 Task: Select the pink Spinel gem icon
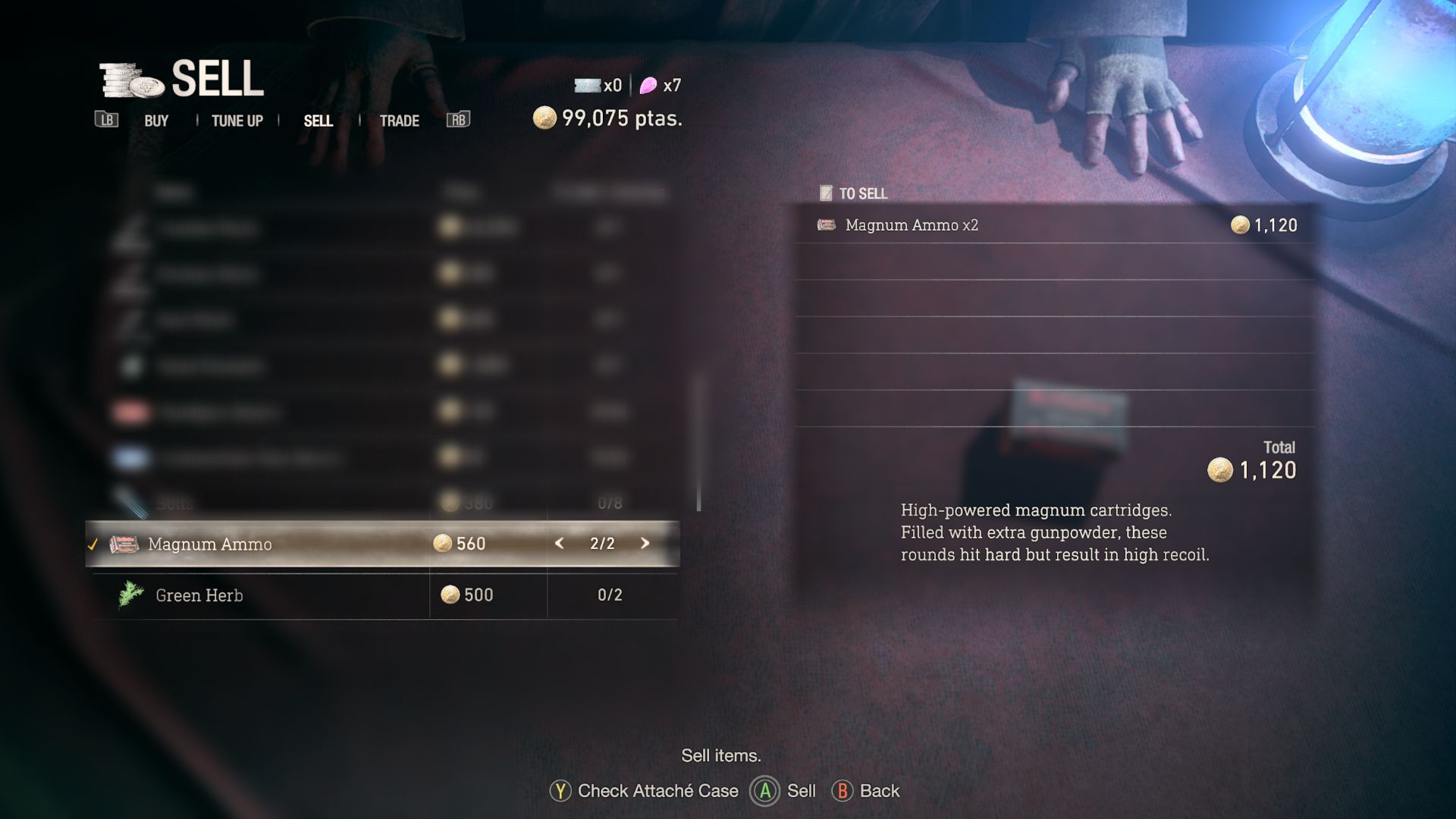pyautogui.click(x=650, y=86)
